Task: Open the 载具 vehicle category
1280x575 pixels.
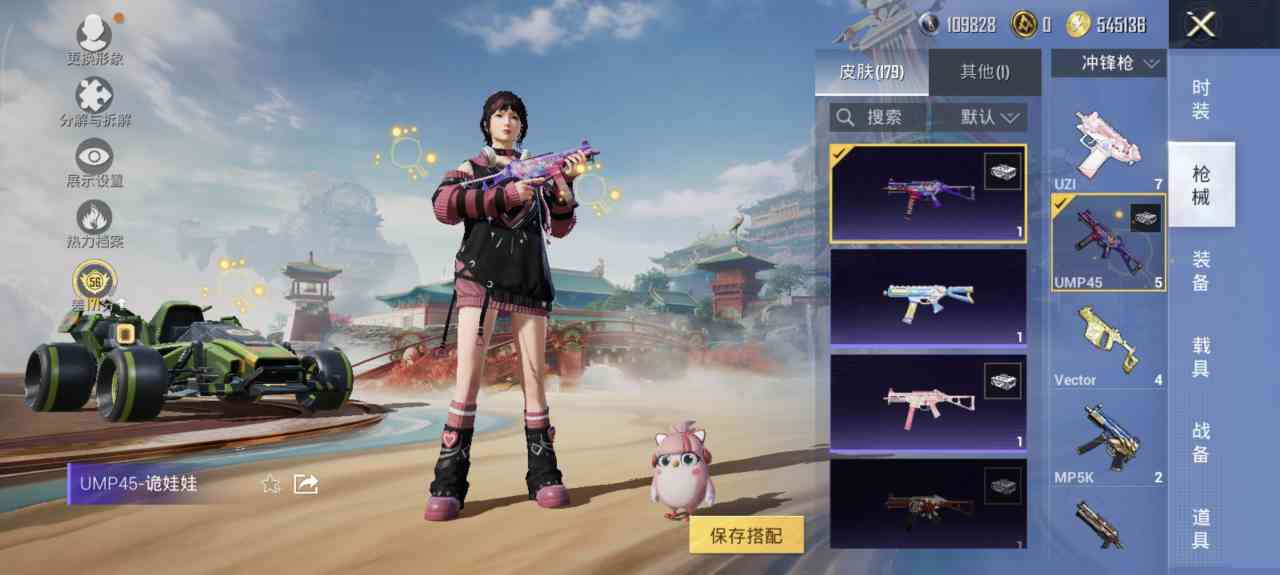Action: tap(1201, 357)
